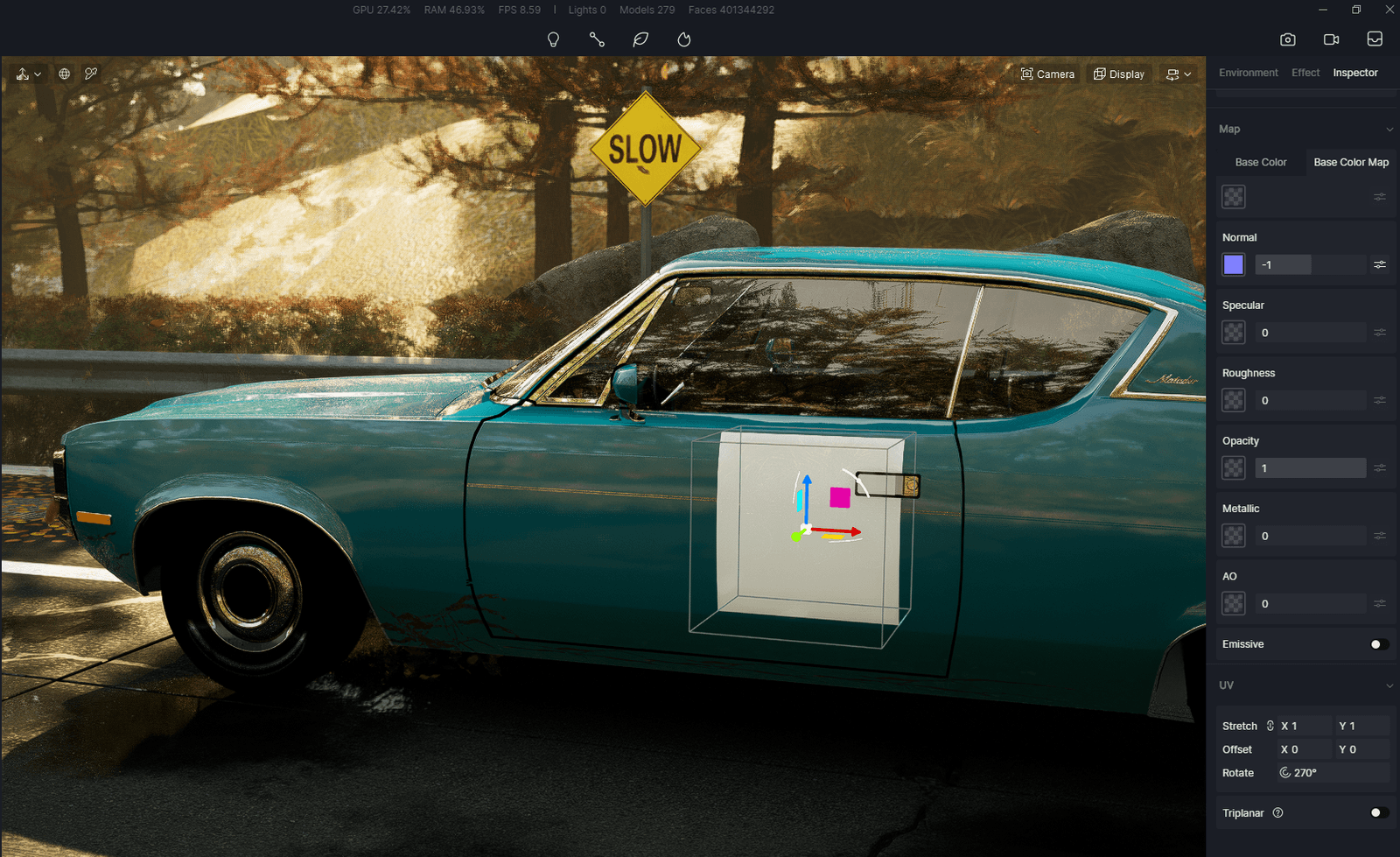The height and width of the screenshot is (857, 1400).
Task: Open the leaf vegetation tool
Action: click(x=640, y=39)
